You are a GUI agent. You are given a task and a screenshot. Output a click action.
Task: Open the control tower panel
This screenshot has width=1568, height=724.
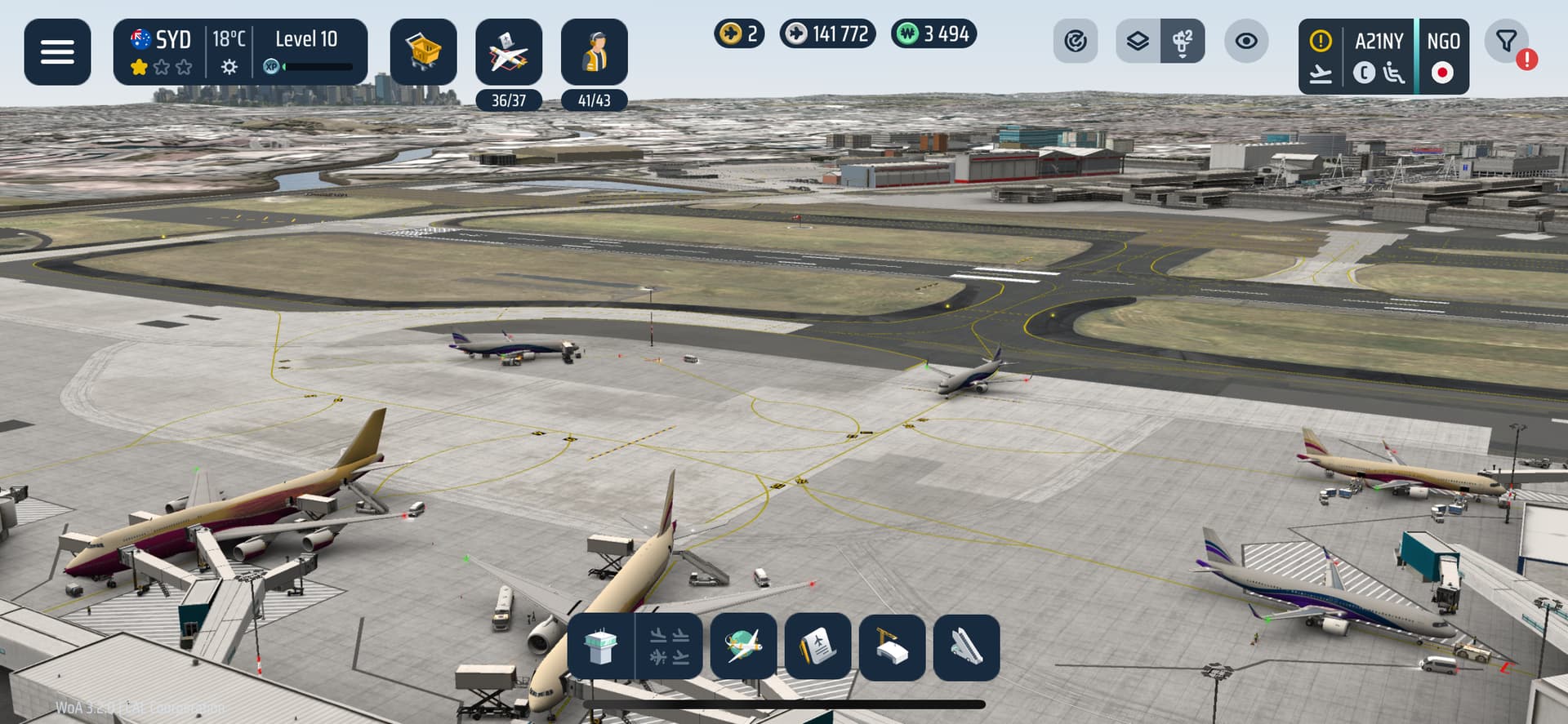[600, 647]
